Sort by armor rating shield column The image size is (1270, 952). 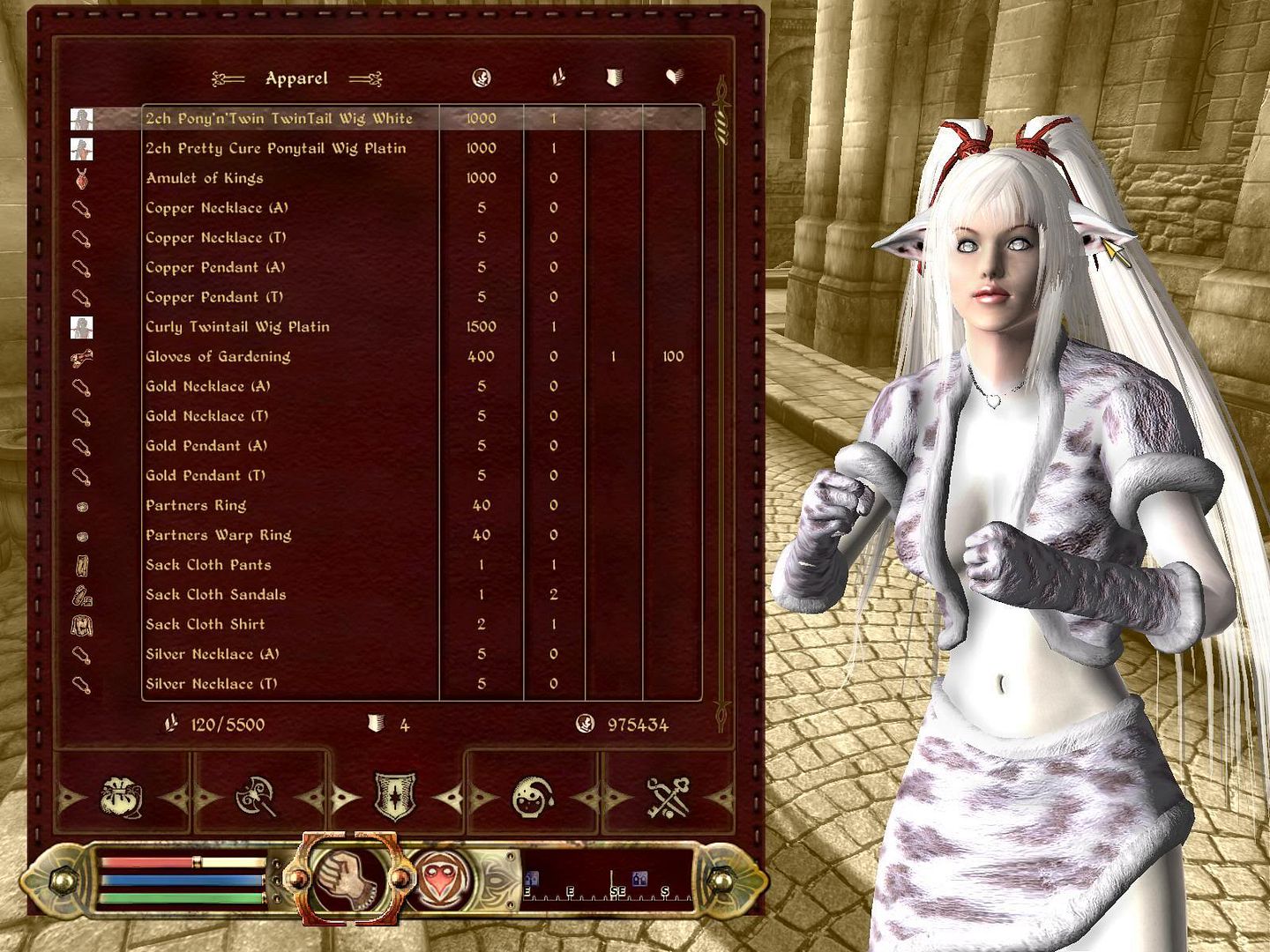(x=614, y=78)
